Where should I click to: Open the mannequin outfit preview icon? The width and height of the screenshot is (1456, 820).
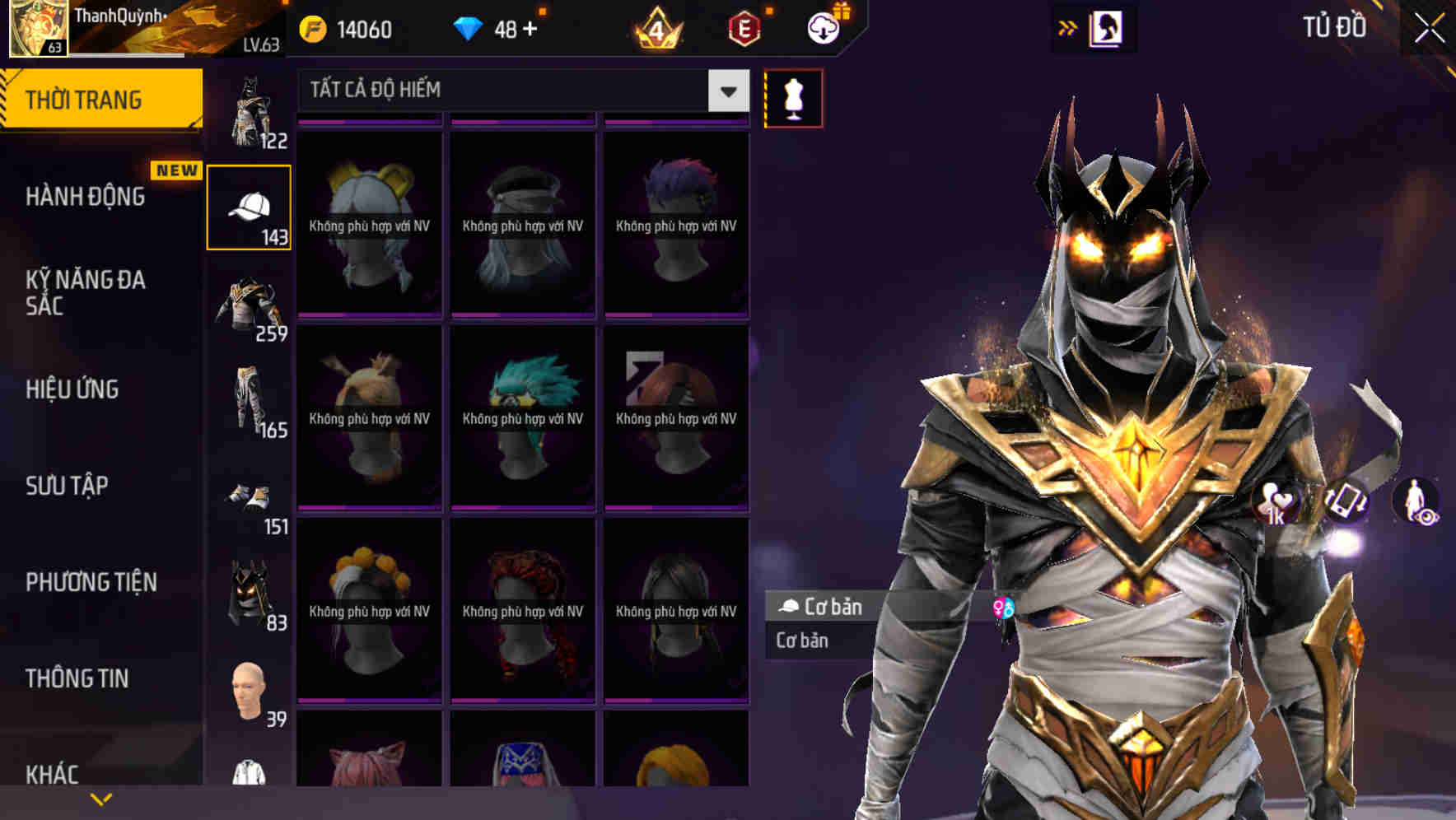click(793, 97)
